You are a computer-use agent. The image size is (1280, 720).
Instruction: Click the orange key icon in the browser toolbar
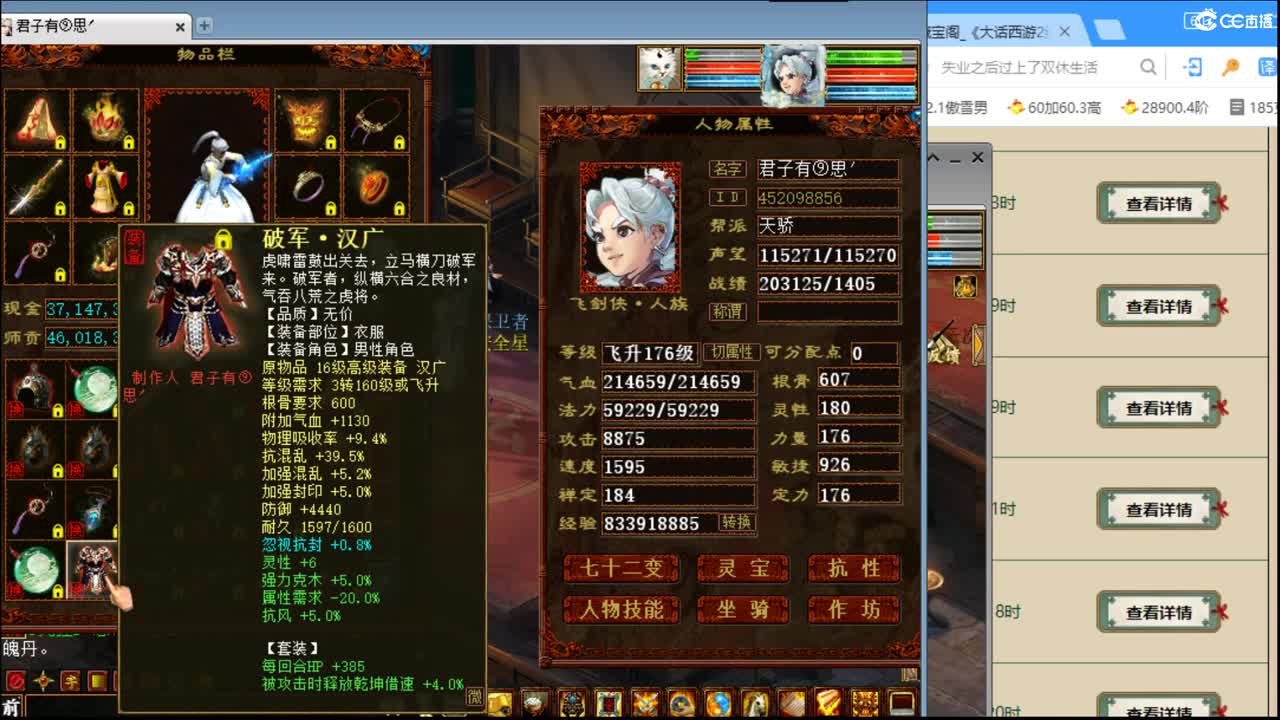point(1232,66)
